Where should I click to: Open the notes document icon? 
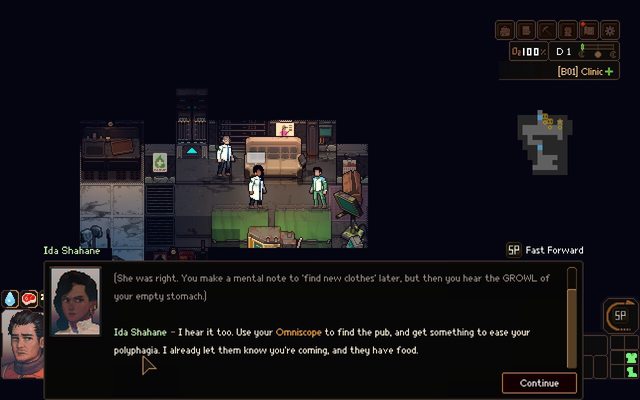click(x=526, y=31)
